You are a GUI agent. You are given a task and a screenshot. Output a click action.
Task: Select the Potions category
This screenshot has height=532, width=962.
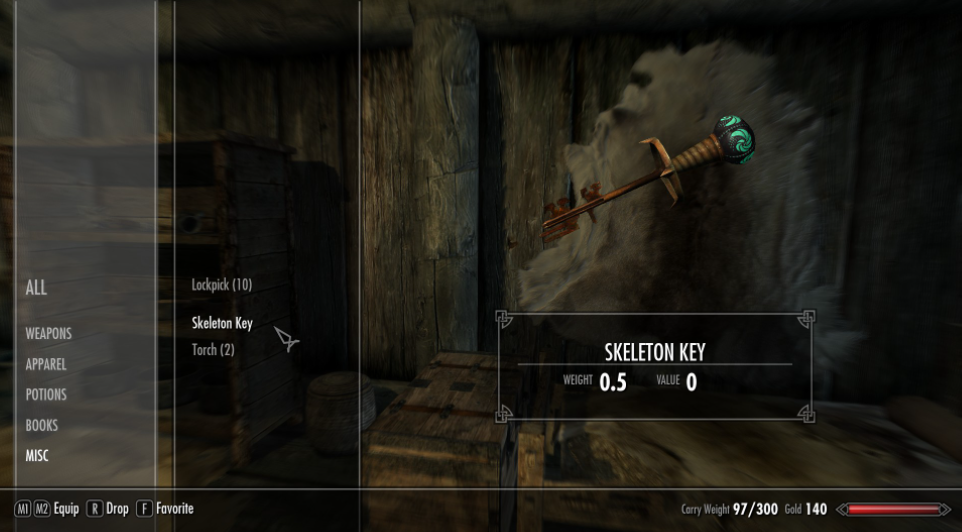[46, 395]
